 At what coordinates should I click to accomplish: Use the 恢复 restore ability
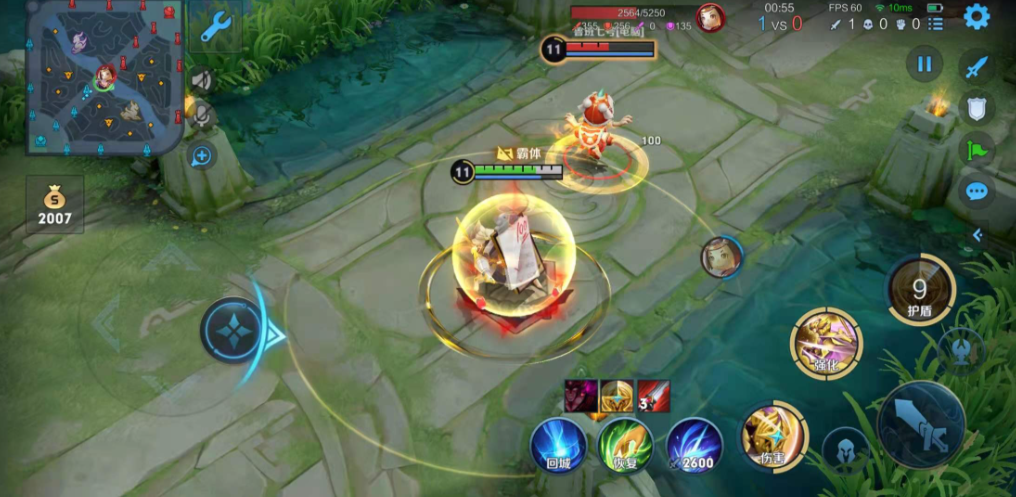click(x=625, y=445)
